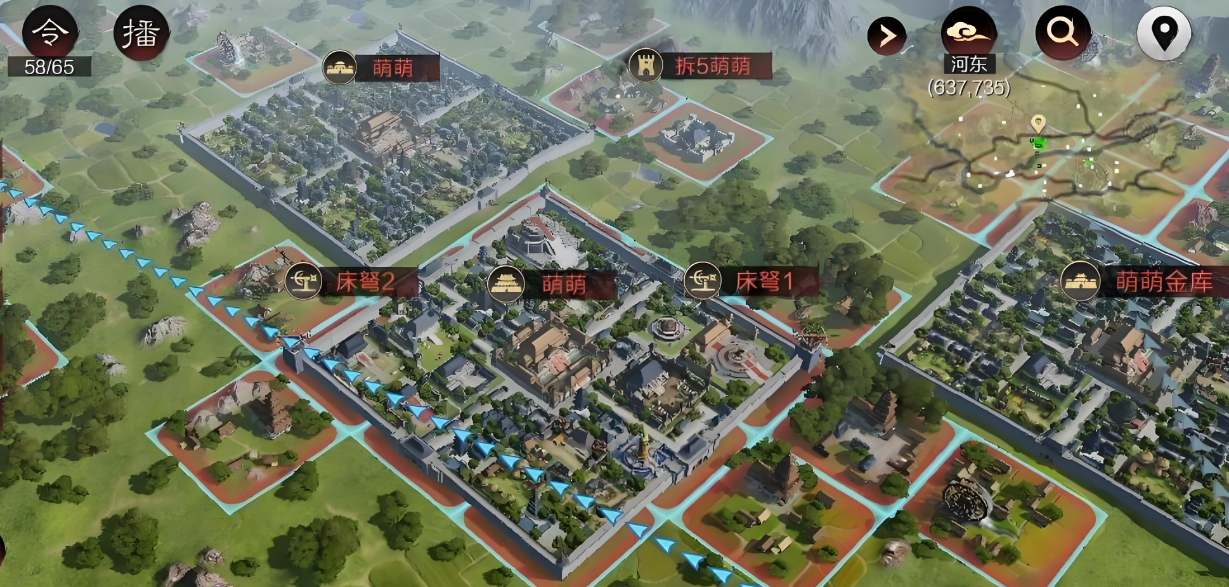1229x587 pixels.
Task: Select the 床弩2 ballista label
Action: tap(340, 282)
